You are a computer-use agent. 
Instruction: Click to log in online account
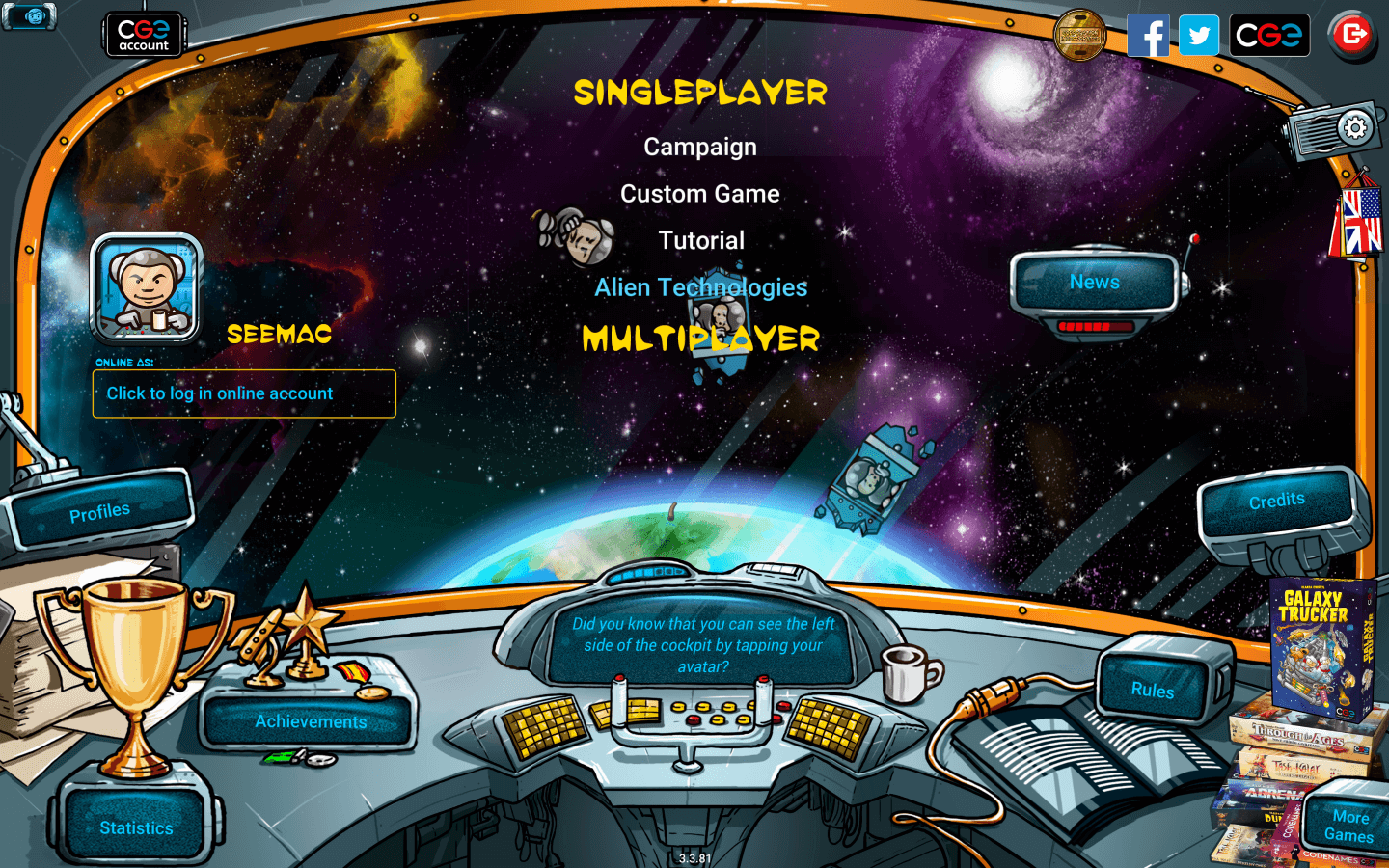coord(244,393)
